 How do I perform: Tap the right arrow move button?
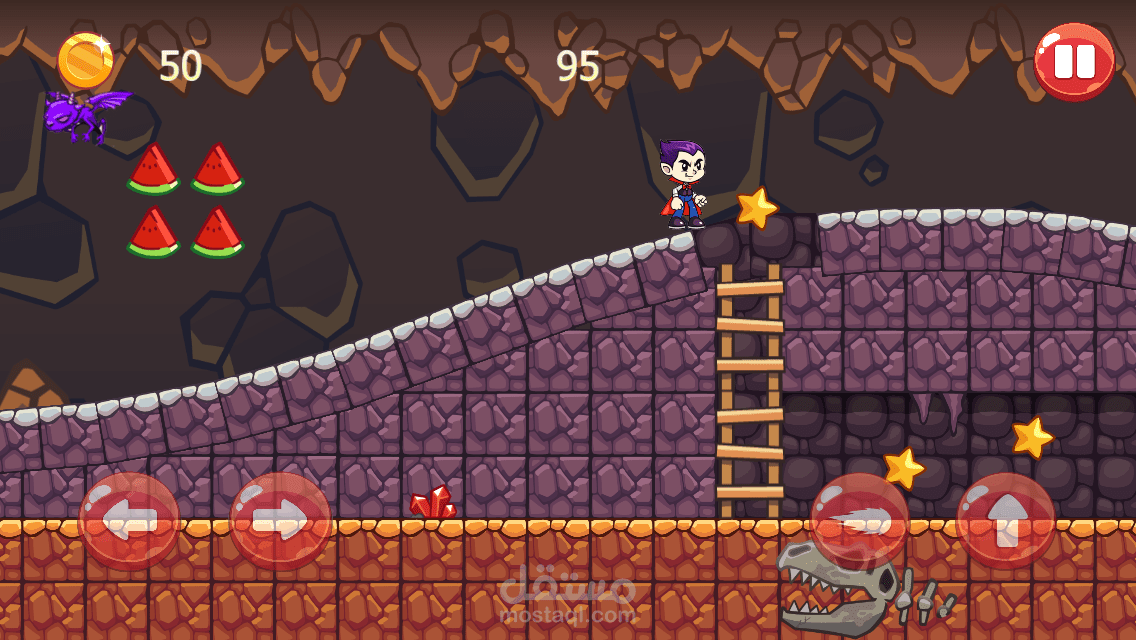click(280, 521)
